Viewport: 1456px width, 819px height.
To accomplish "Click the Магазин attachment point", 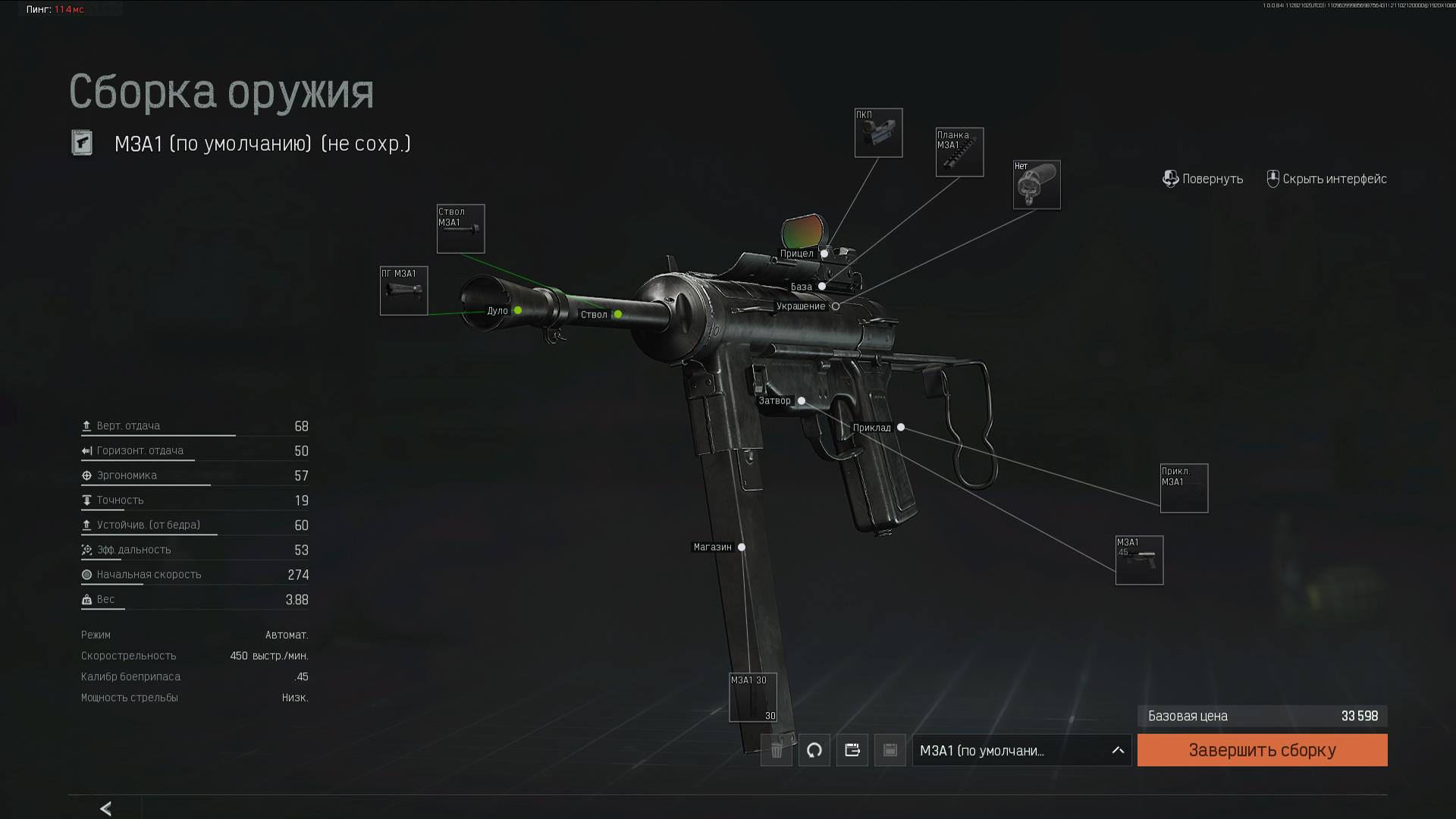I will [742, 547].
